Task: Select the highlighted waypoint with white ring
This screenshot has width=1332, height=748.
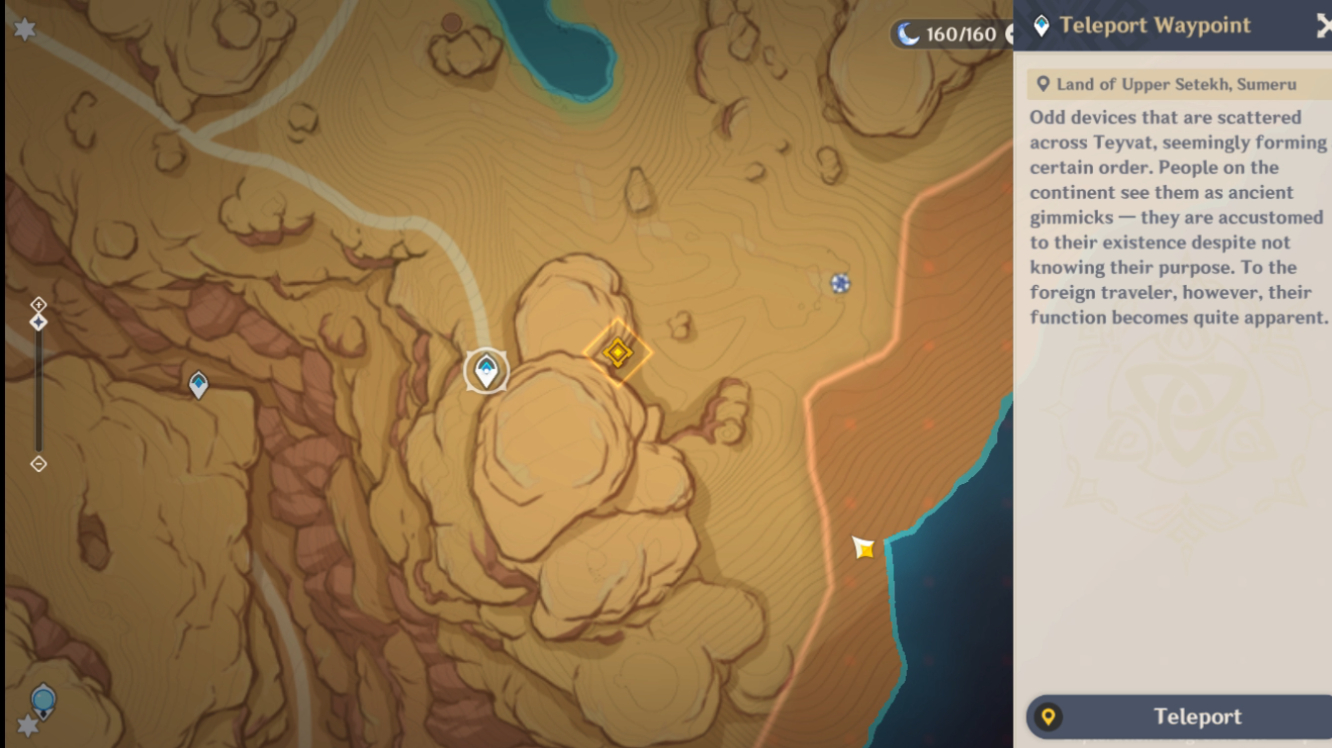Action: 487,371
